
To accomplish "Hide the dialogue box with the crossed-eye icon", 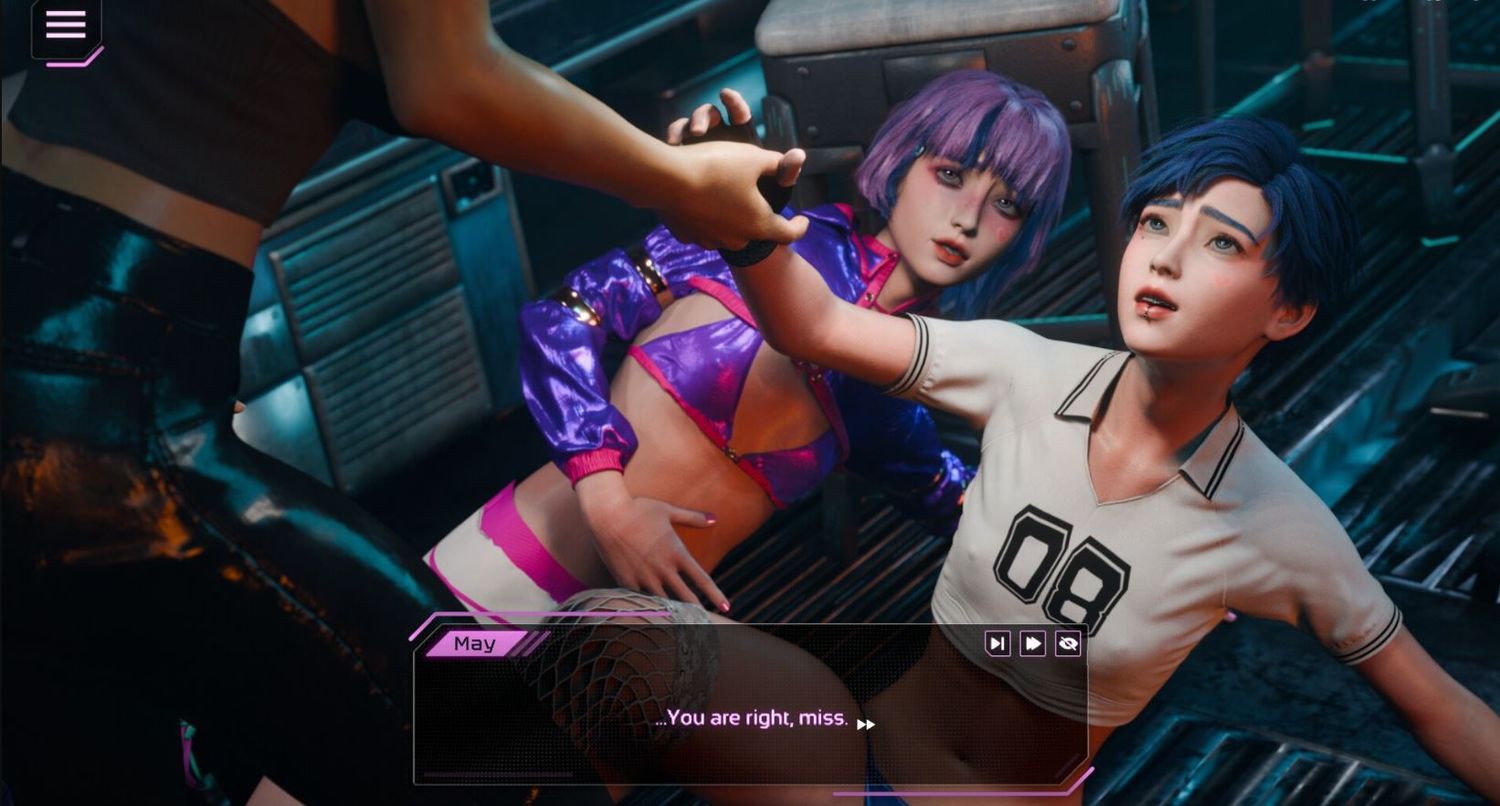I will [1067, 643].
